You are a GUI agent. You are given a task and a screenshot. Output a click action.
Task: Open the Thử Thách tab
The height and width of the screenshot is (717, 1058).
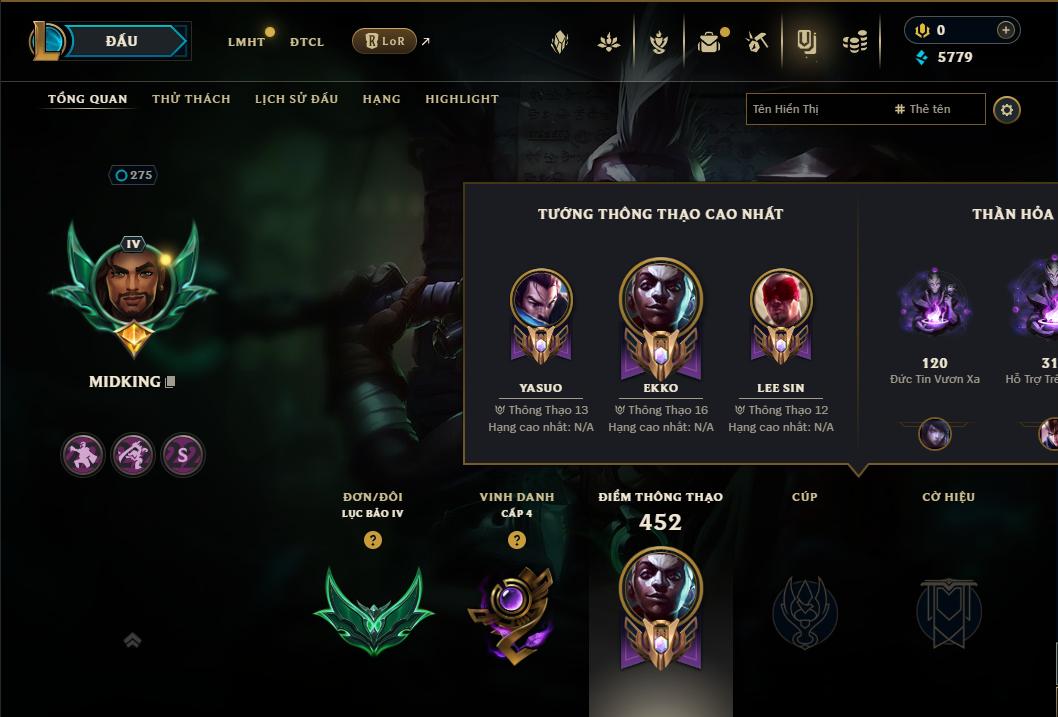click(x=191, y=99)
